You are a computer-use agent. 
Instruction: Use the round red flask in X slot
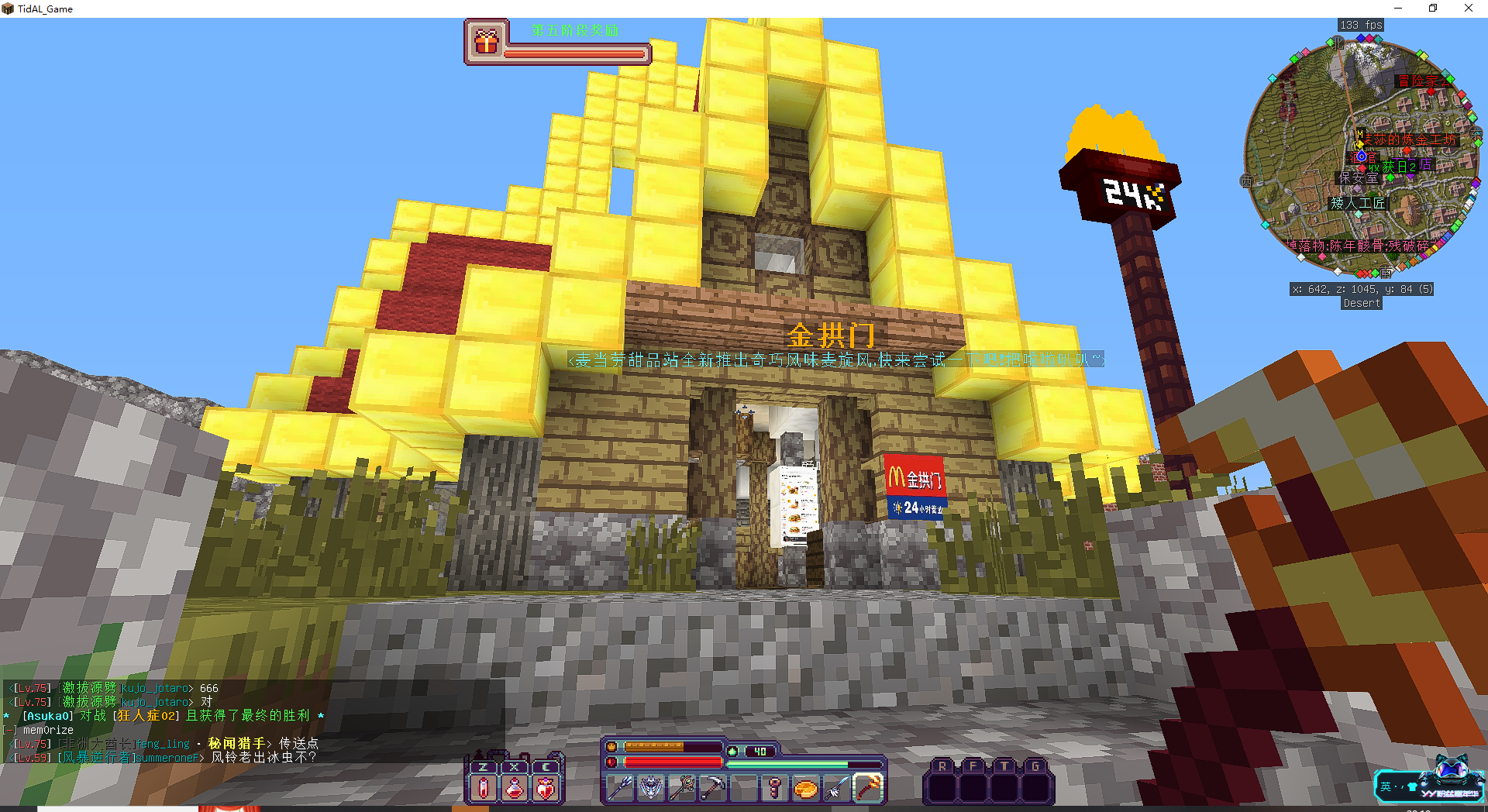click(x=515, y=788)
